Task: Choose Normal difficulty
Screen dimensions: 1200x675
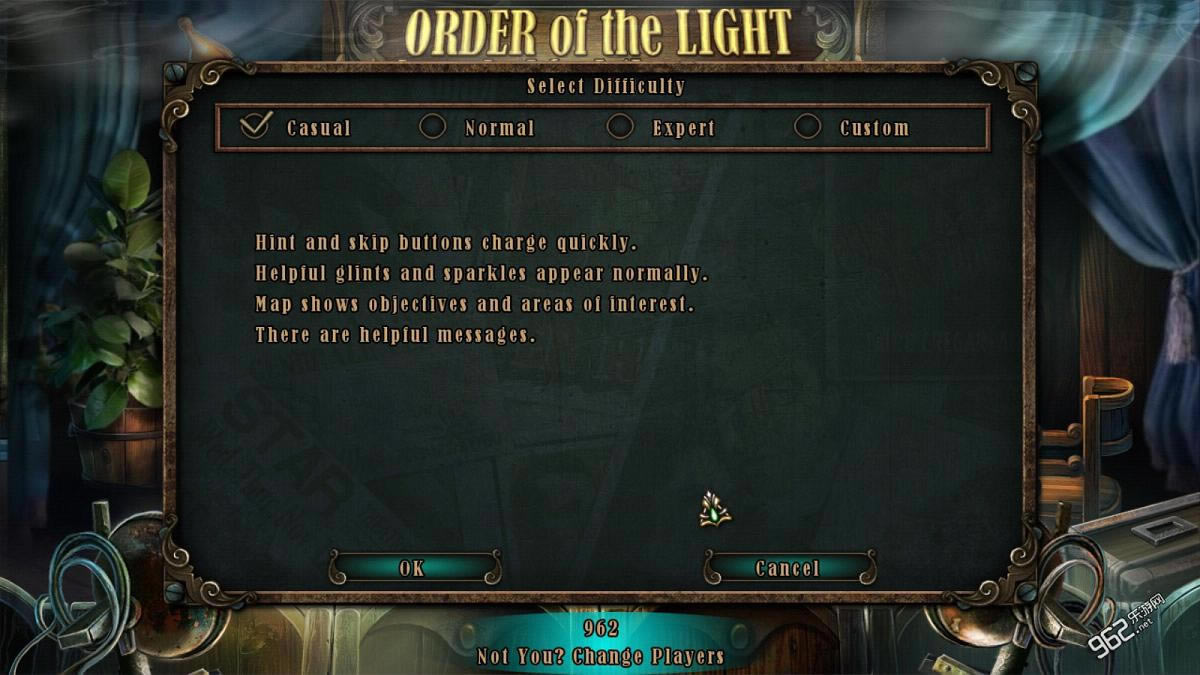Action: click(433, 127)
